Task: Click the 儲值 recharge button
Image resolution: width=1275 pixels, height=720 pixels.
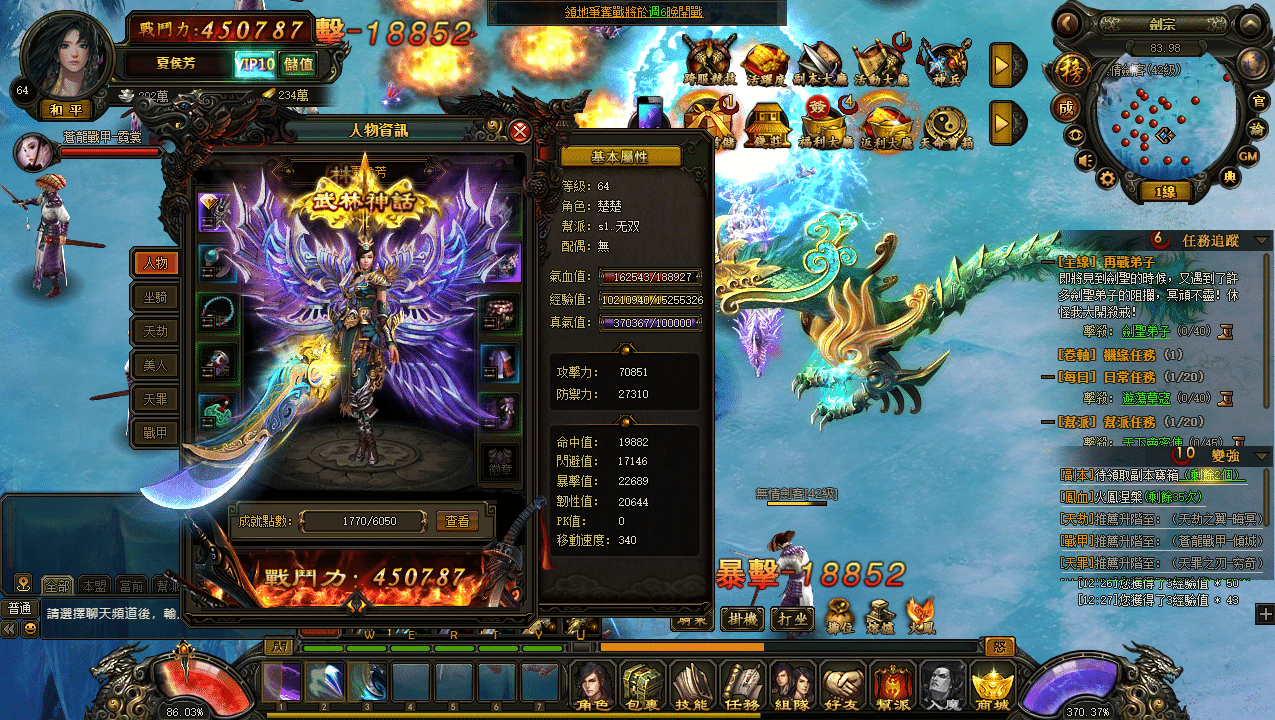Action: coord(297,65)
